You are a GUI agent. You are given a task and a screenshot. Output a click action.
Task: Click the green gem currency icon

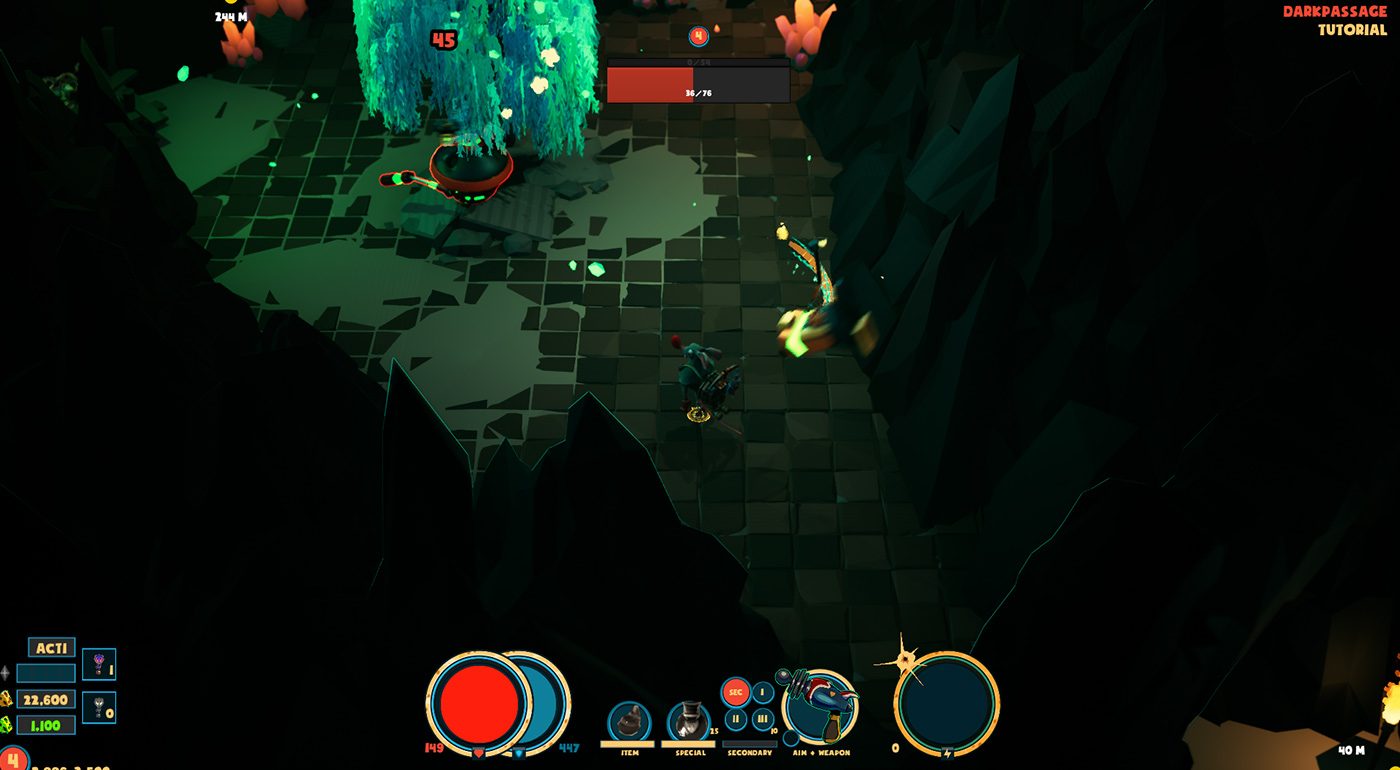pyautogui.click(x=6, y=726)
